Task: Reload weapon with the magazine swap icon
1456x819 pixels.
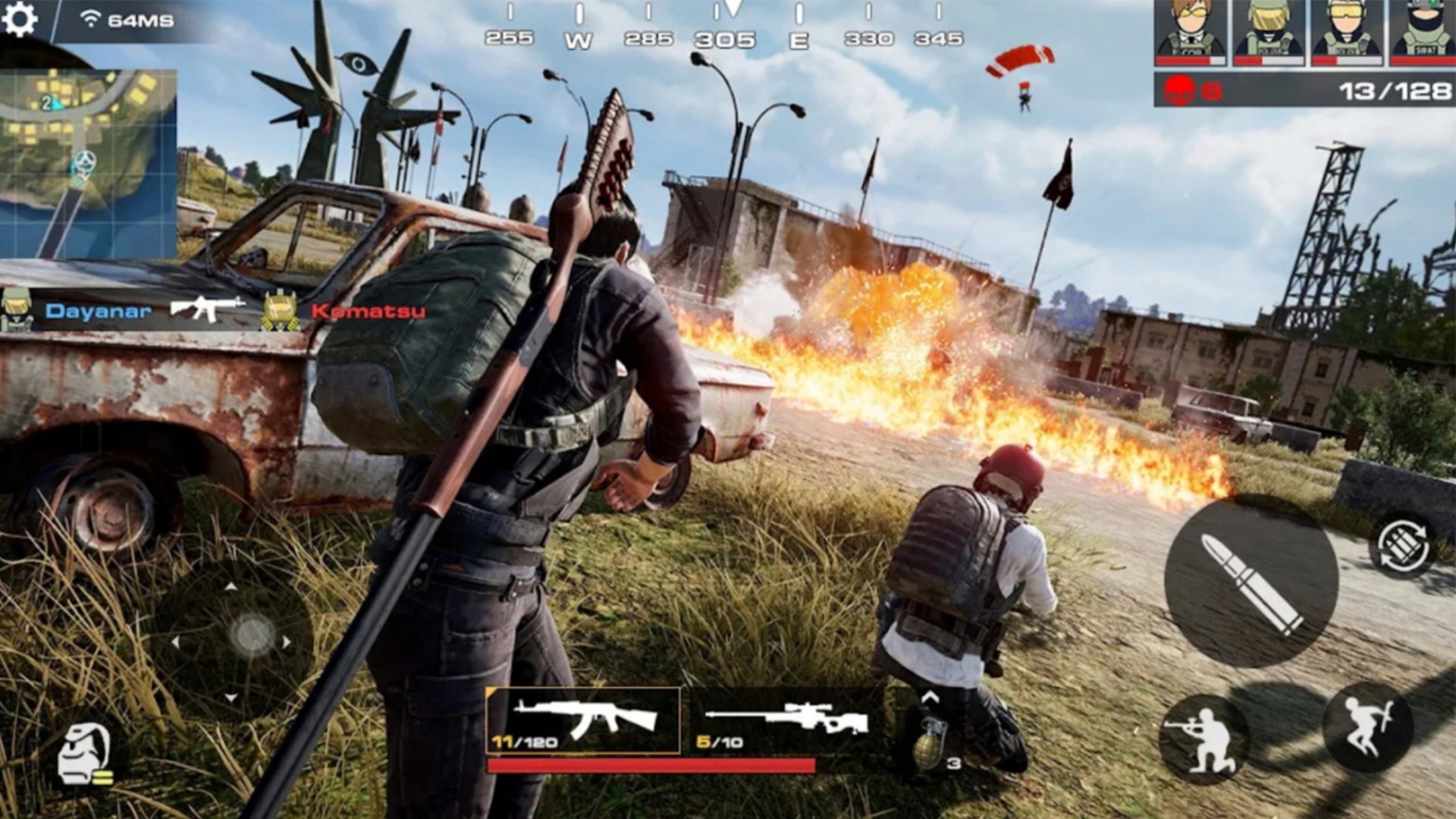Action: tap(1403, 545)
